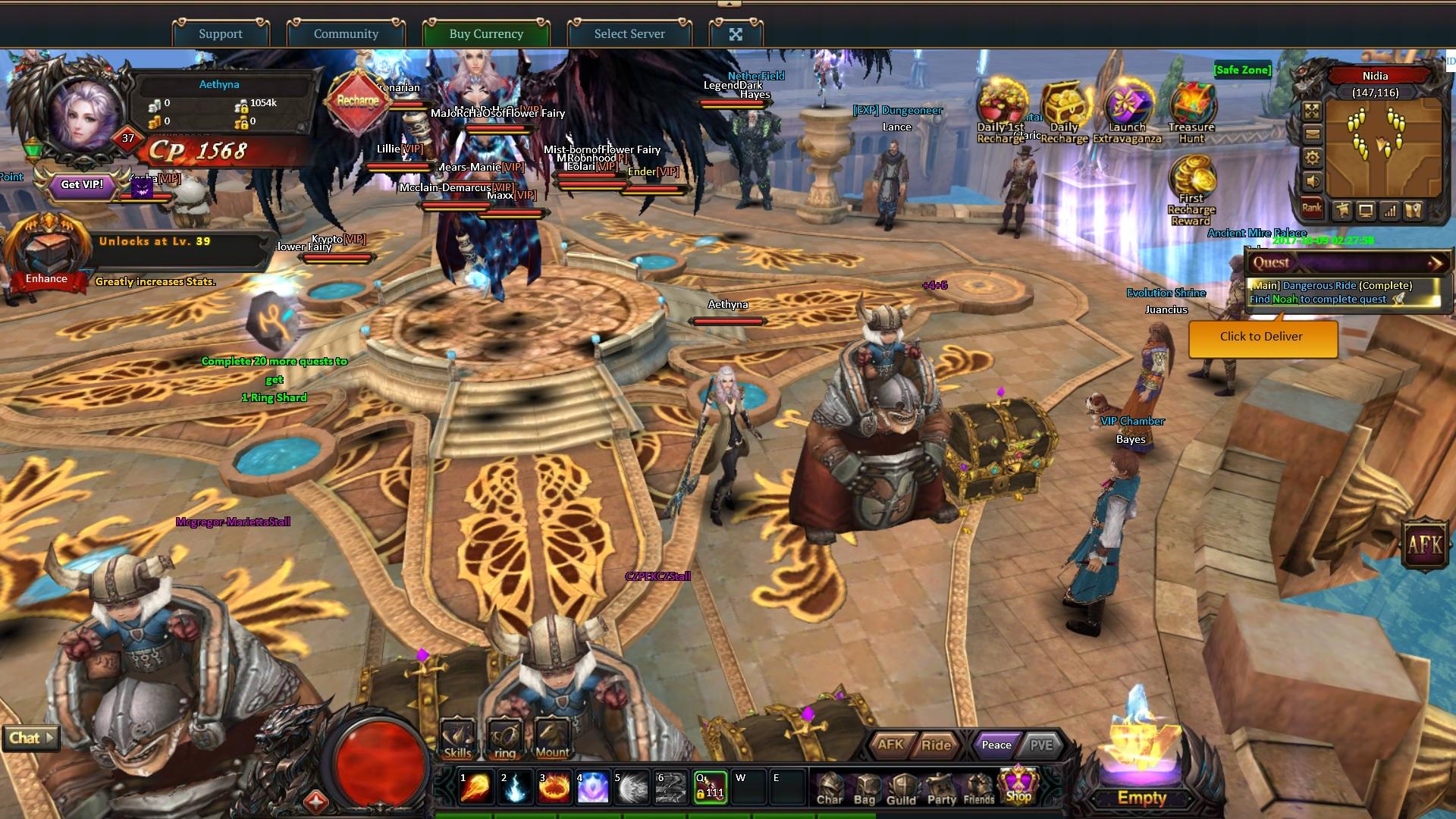
Task: Select the Dangerous Ride quest tracker
Action: tap(1342, 292)
